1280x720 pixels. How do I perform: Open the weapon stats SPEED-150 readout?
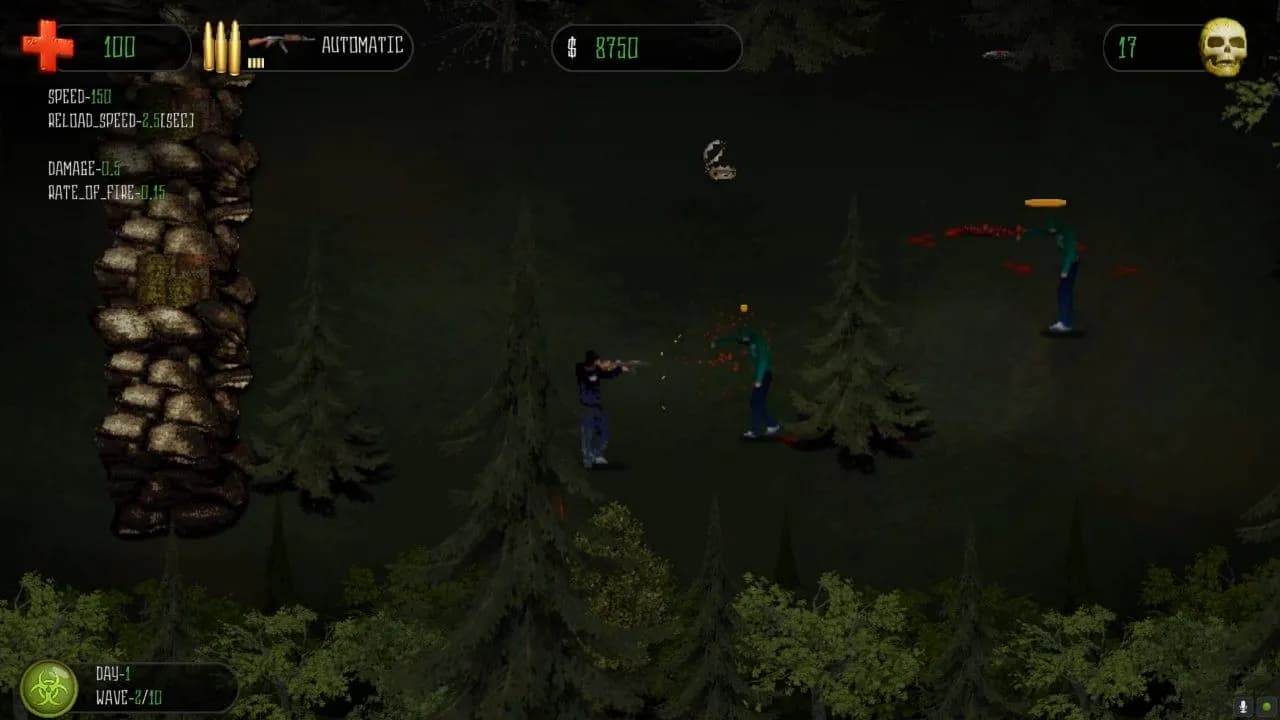click(78, 97)
